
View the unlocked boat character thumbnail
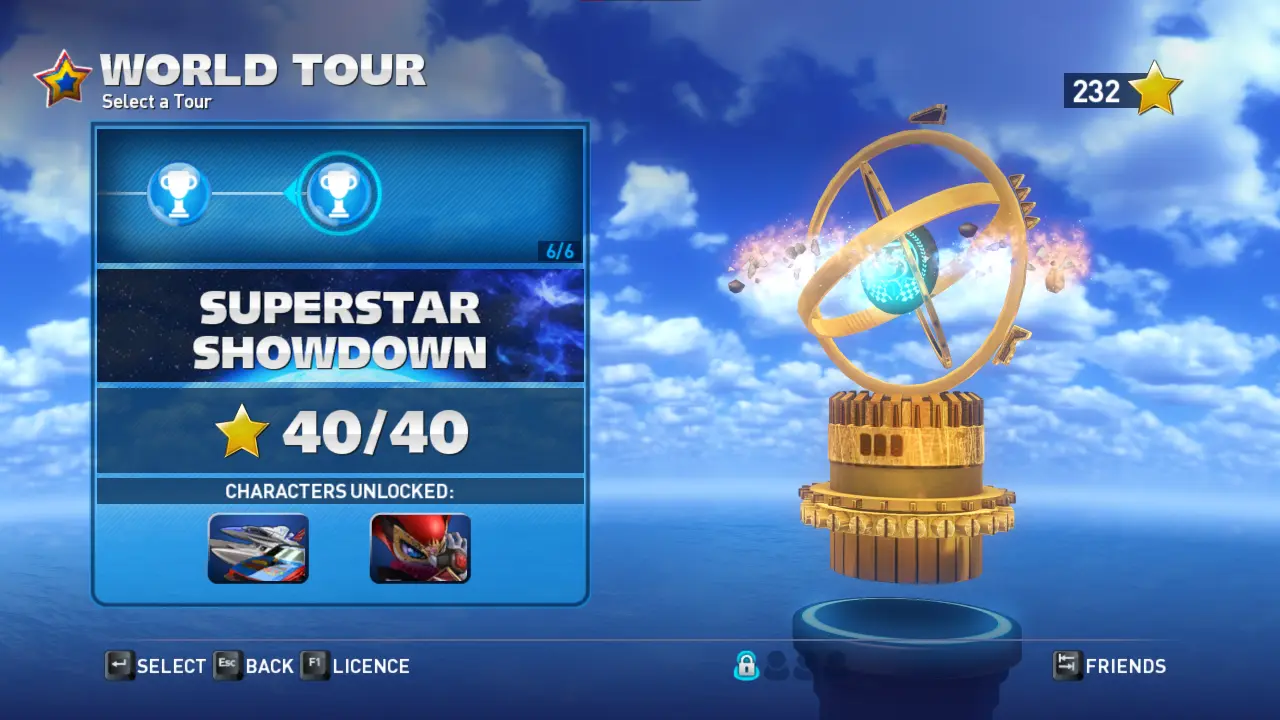[x=258, y=548]
